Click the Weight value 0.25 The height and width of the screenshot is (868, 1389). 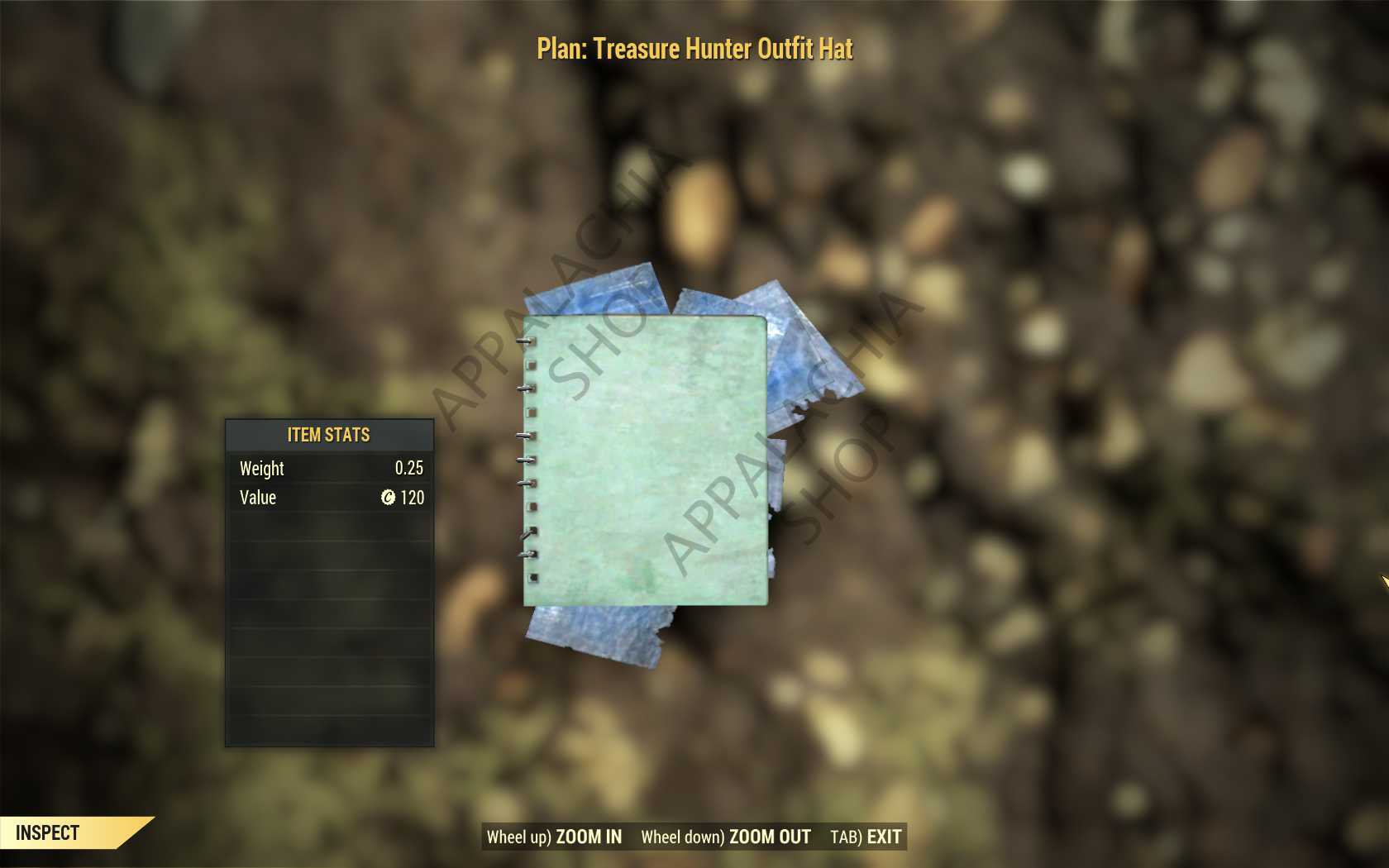(411, 469)
